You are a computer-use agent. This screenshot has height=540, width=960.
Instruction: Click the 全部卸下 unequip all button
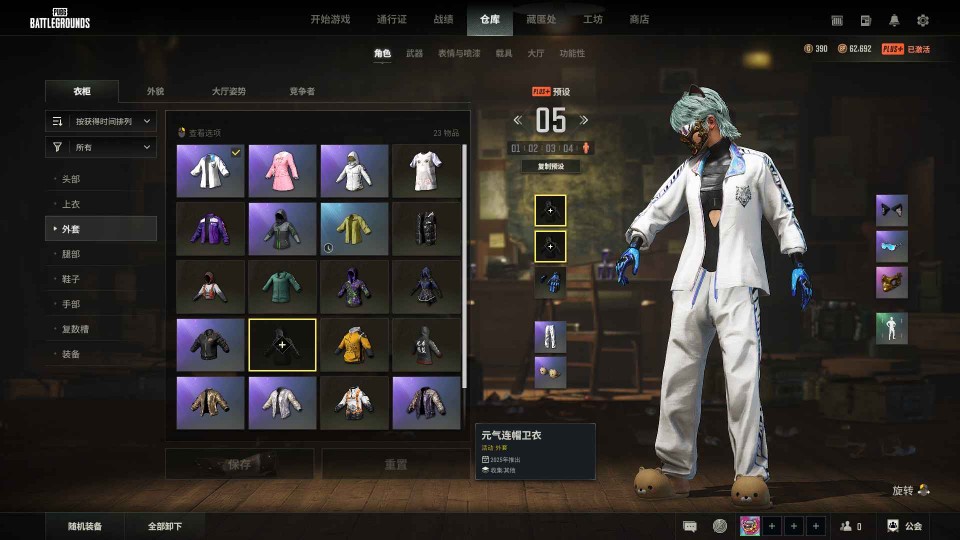pyautogui.click(x=164, y=526)
